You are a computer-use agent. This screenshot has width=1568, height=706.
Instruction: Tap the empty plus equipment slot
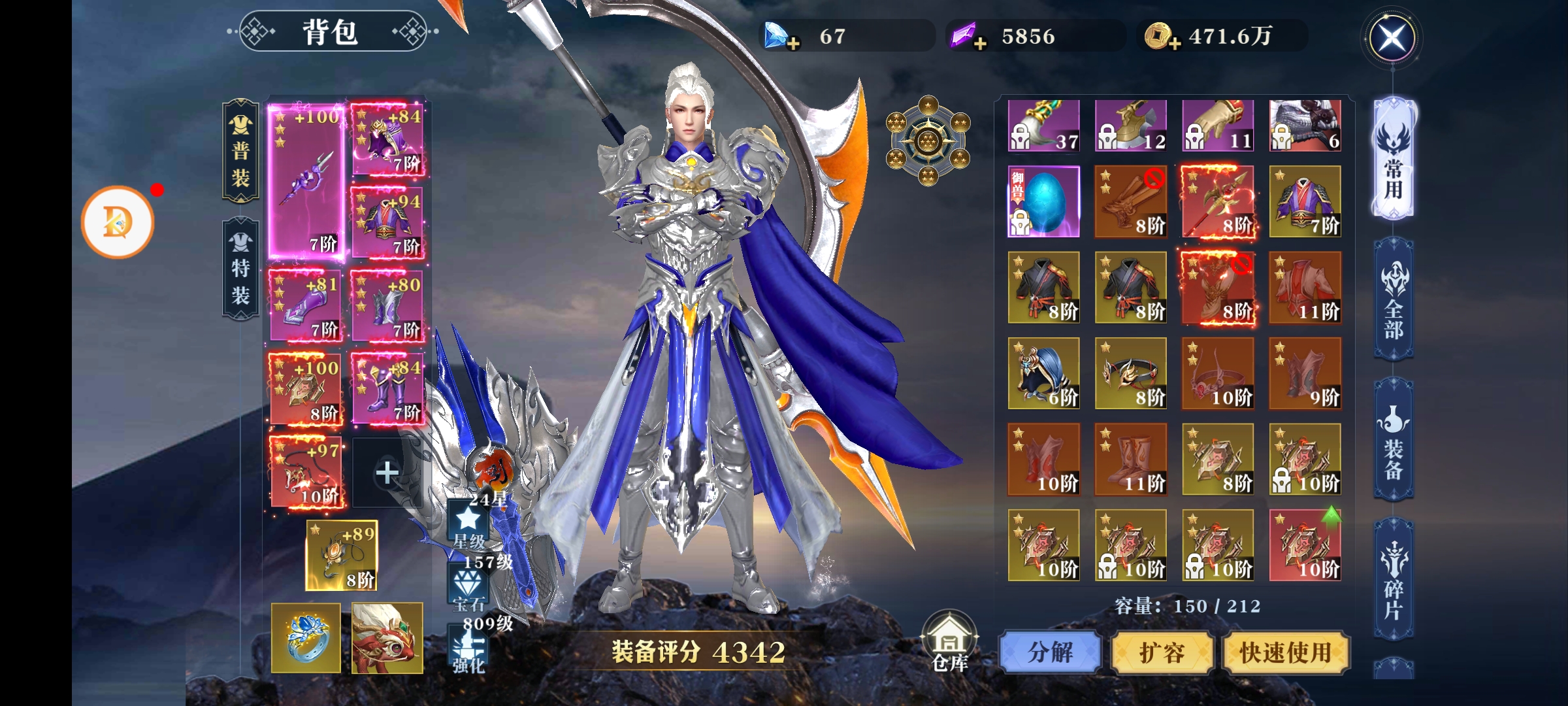pos(387,472)
